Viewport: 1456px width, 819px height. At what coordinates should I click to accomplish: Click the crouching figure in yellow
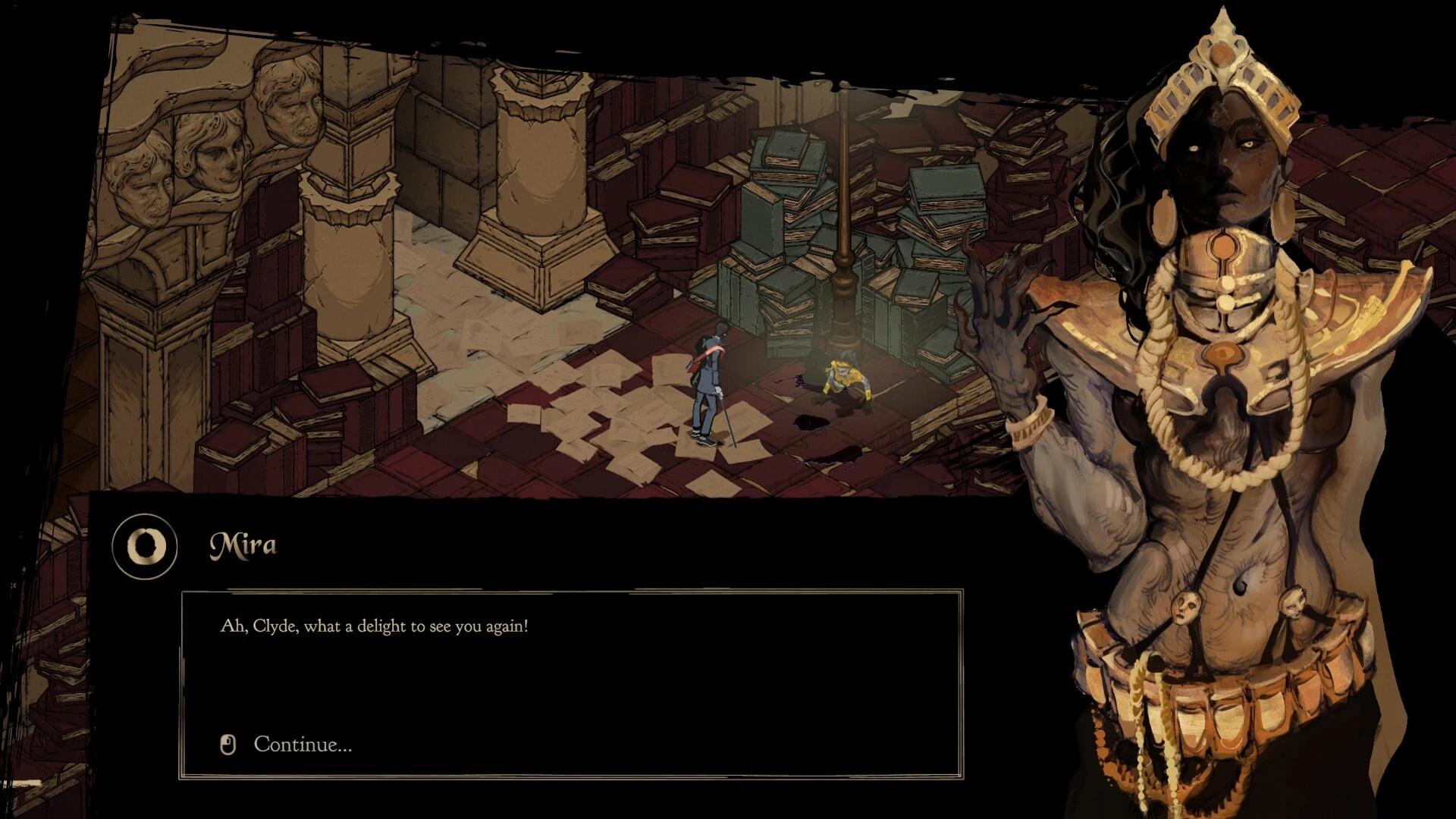click(842, 379)
